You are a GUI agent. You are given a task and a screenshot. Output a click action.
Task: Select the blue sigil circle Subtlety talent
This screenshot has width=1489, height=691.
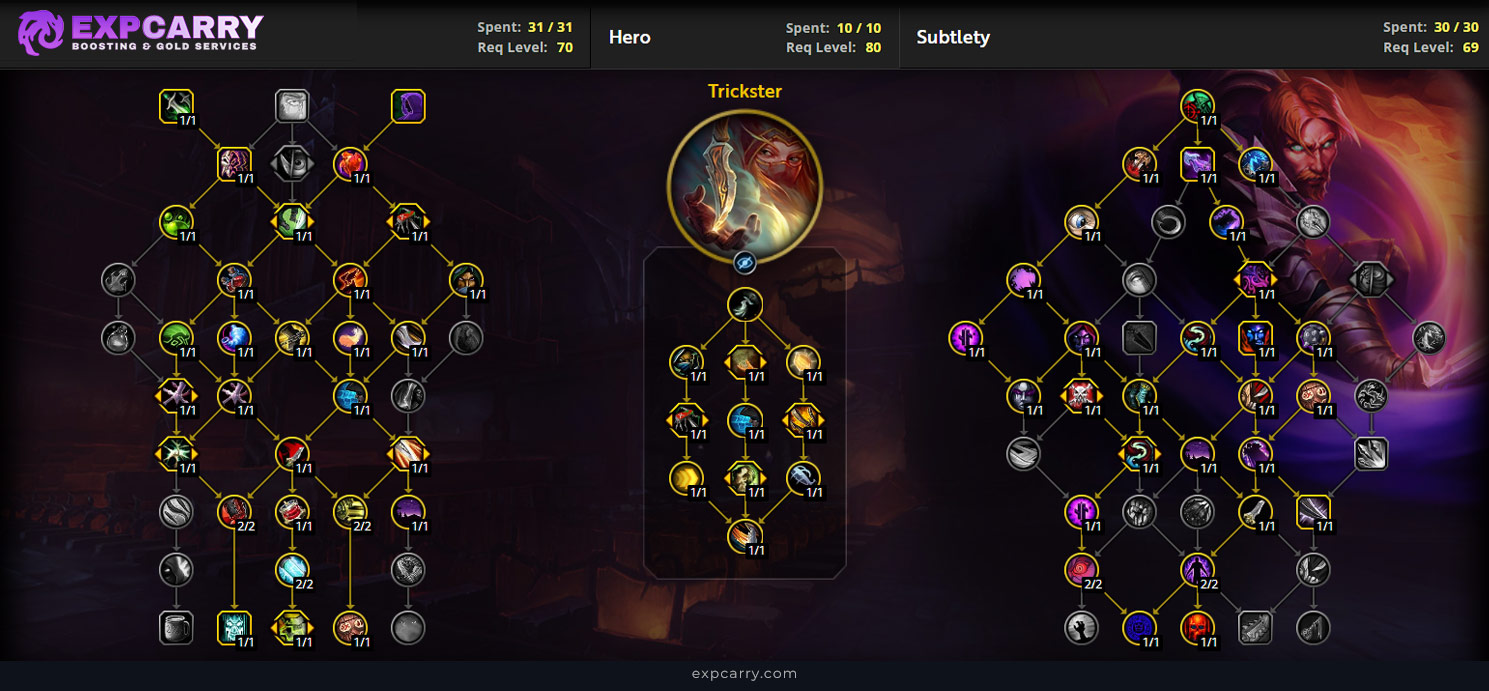point(1139,628)
